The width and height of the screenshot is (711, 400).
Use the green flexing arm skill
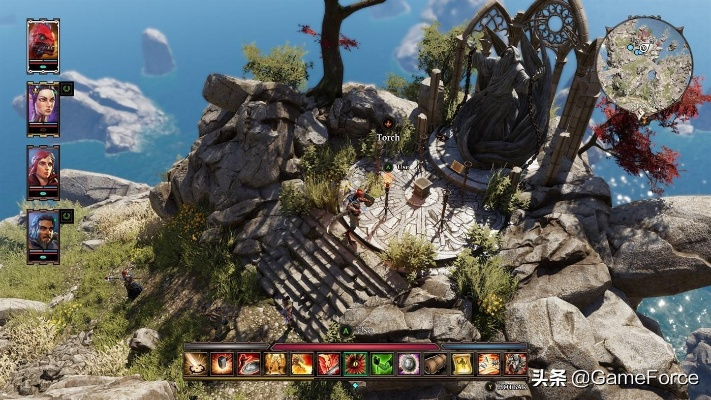tap(382, 364)
